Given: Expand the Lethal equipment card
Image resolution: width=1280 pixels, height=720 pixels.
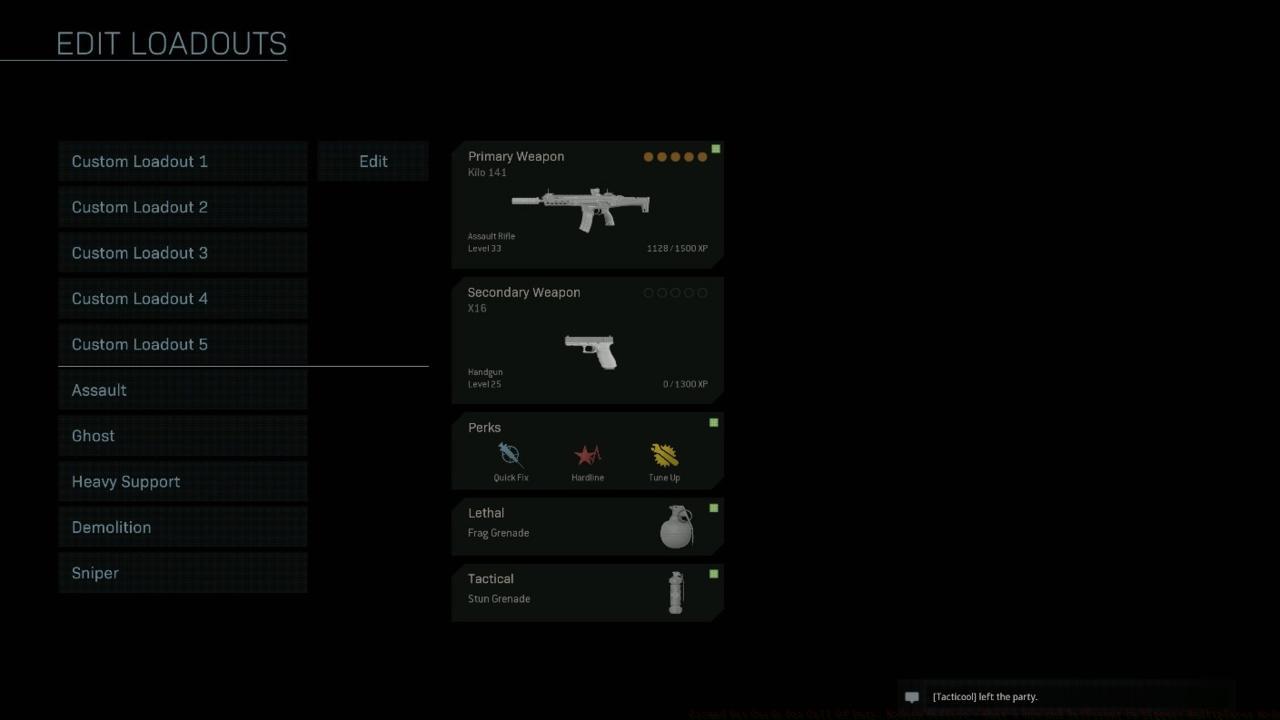Looking at the screenshot, I should pyautogui.click(x=587, y=526).
